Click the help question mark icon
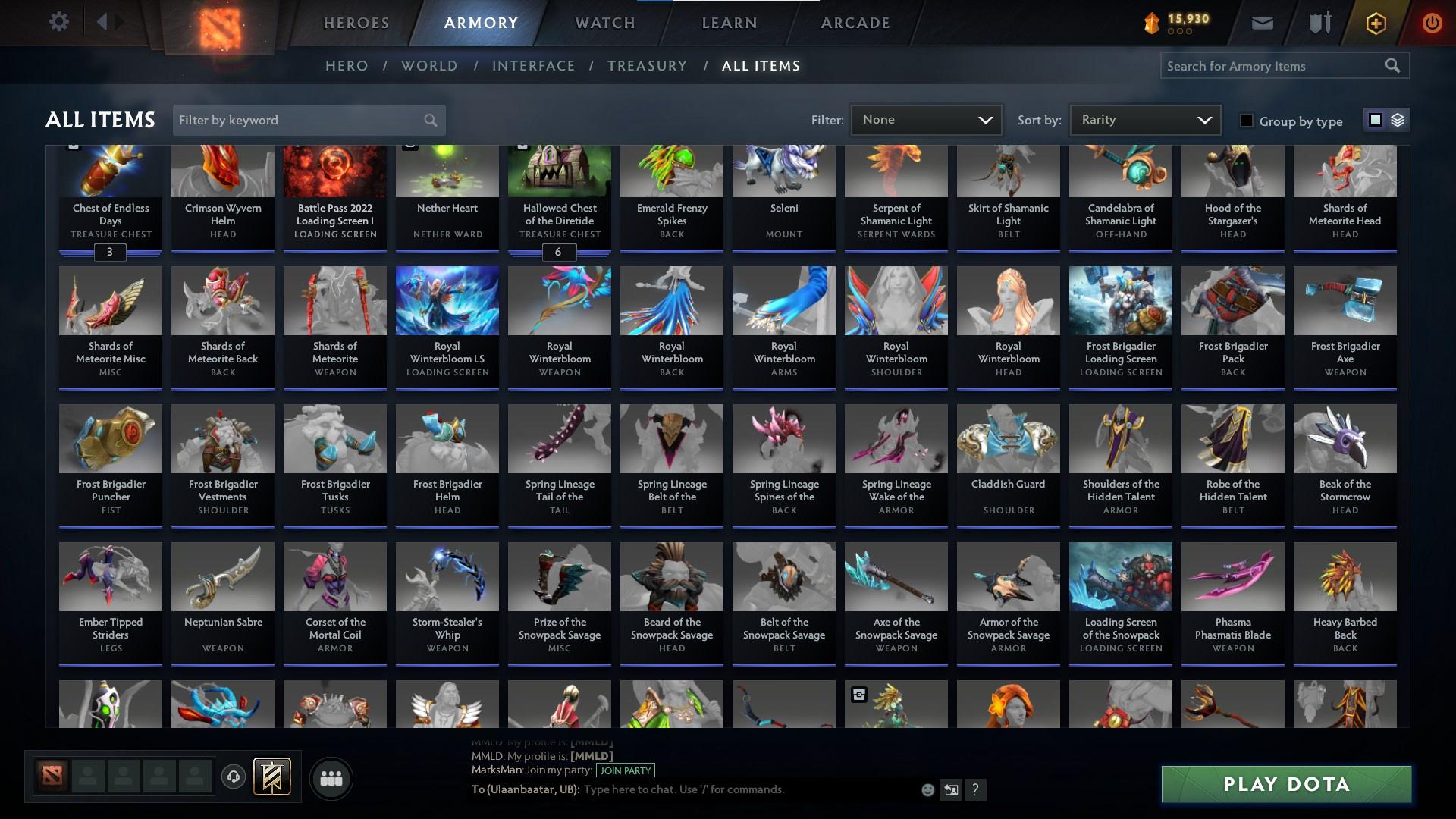 pos(975,789)
